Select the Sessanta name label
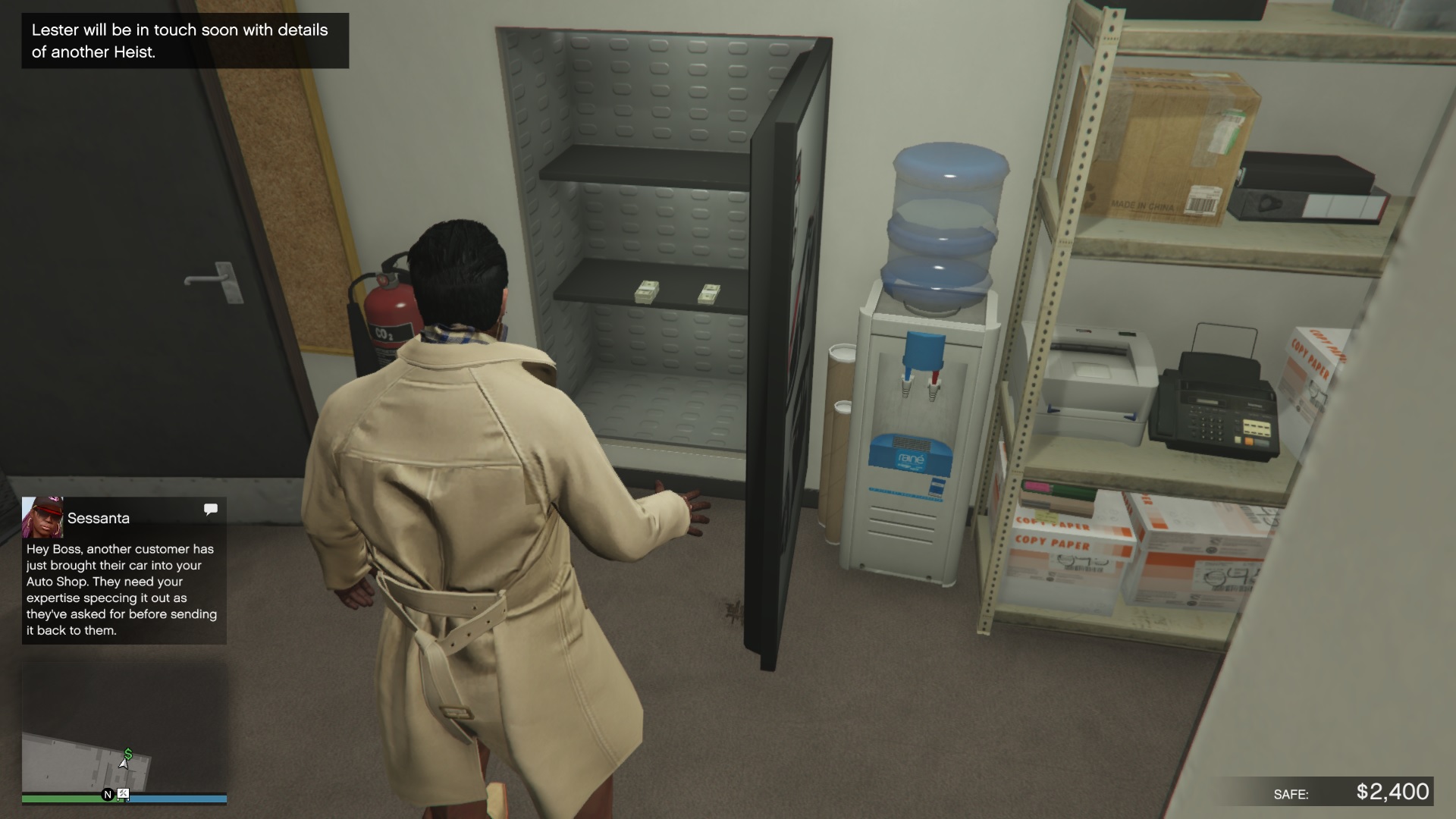The width and height of the screenshot is (1456, 819). point(99,518)
